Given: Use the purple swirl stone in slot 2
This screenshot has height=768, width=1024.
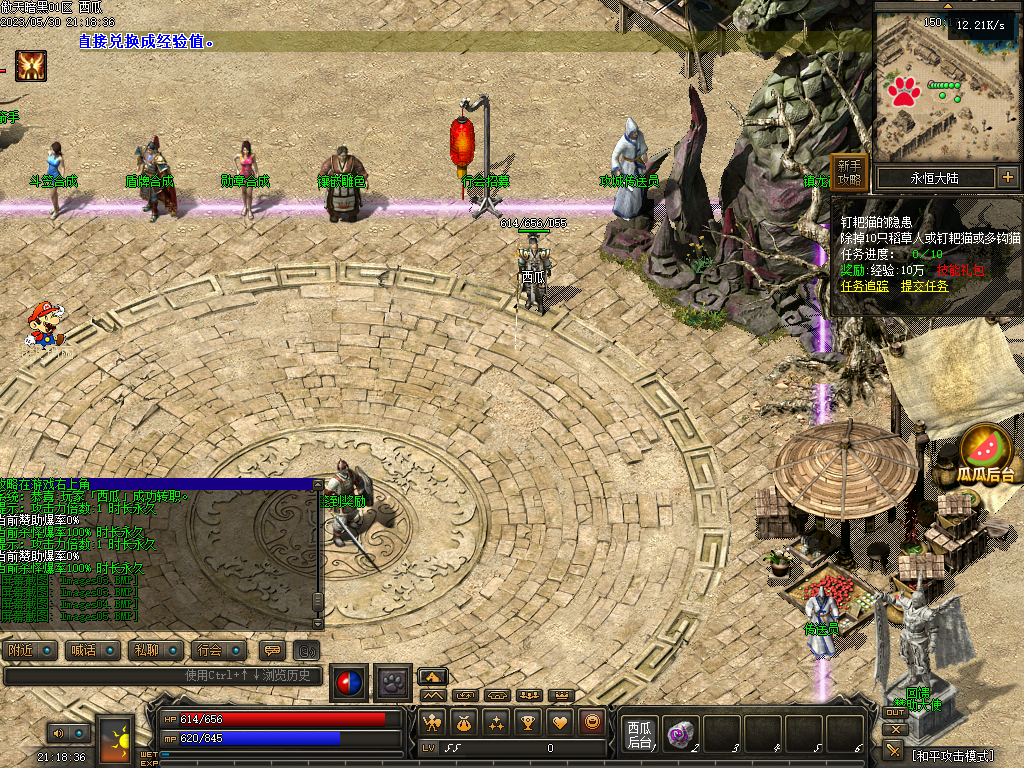Looking at the screenshot, I should point(682,733).
